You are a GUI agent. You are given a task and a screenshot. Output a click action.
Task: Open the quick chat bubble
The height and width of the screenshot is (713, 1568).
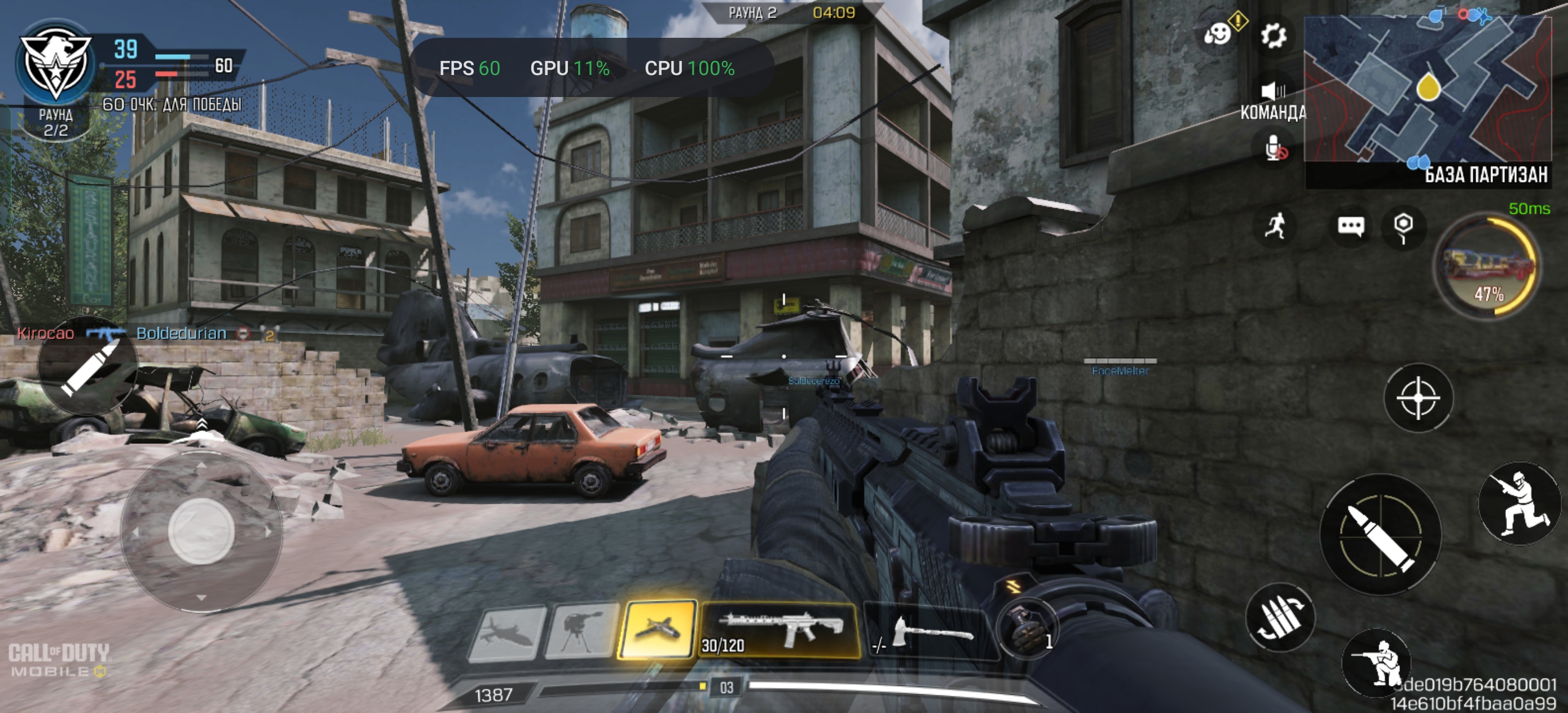click(1350, 227)
